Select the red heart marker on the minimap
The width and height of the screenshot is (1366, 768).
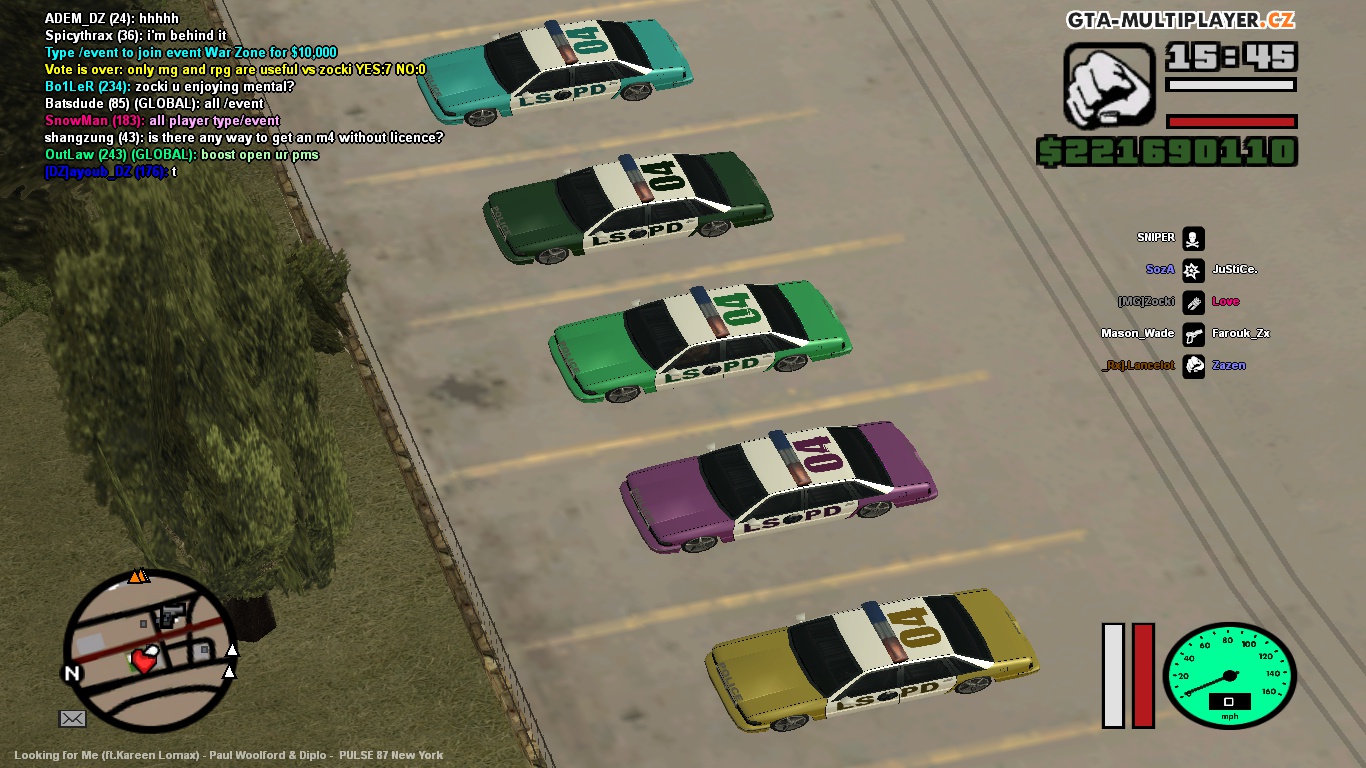pyautogui.click(x=146, y=658)
